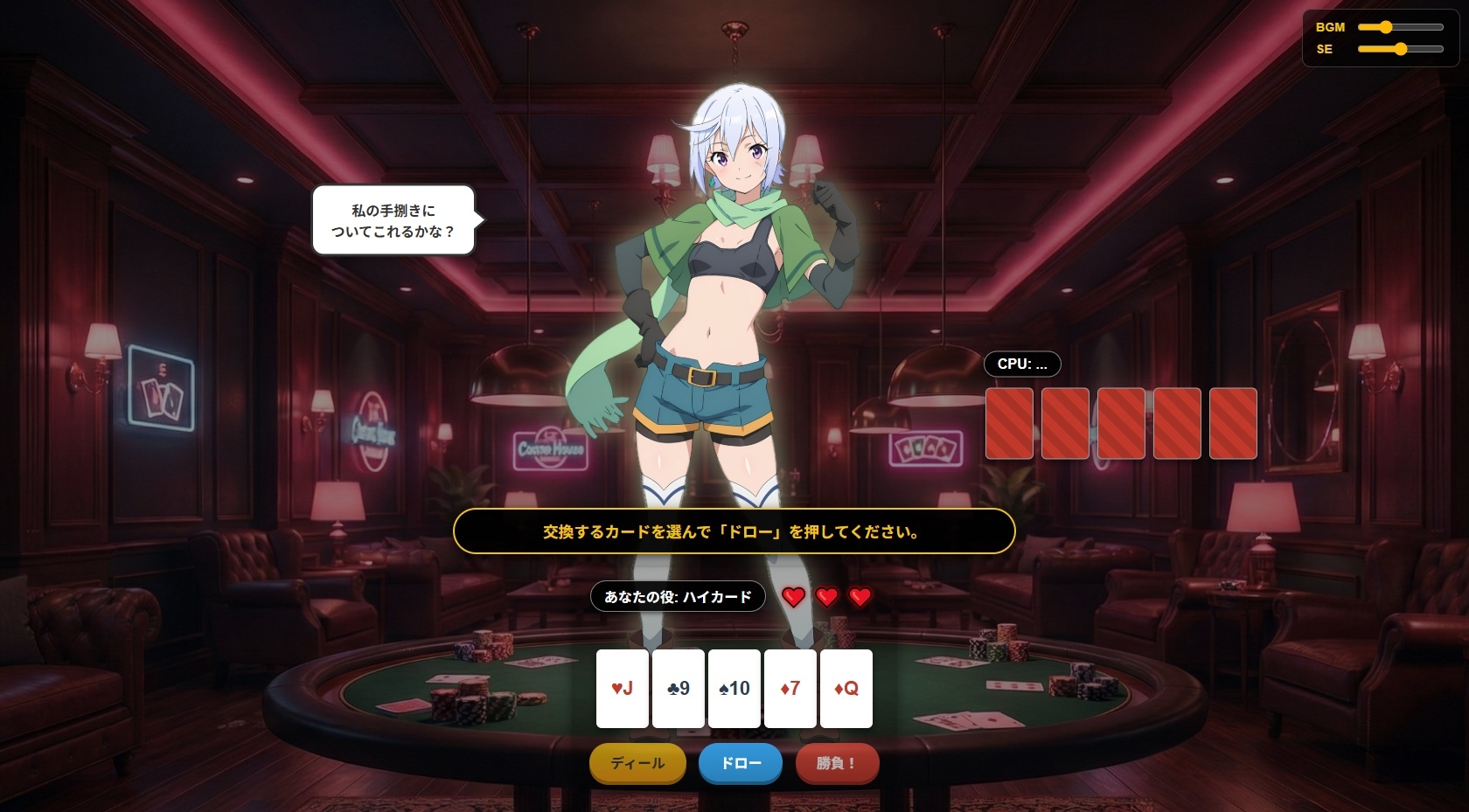Pick the 10 of spades card
This screenshot has width=1469, height=812.
(734, 689)
